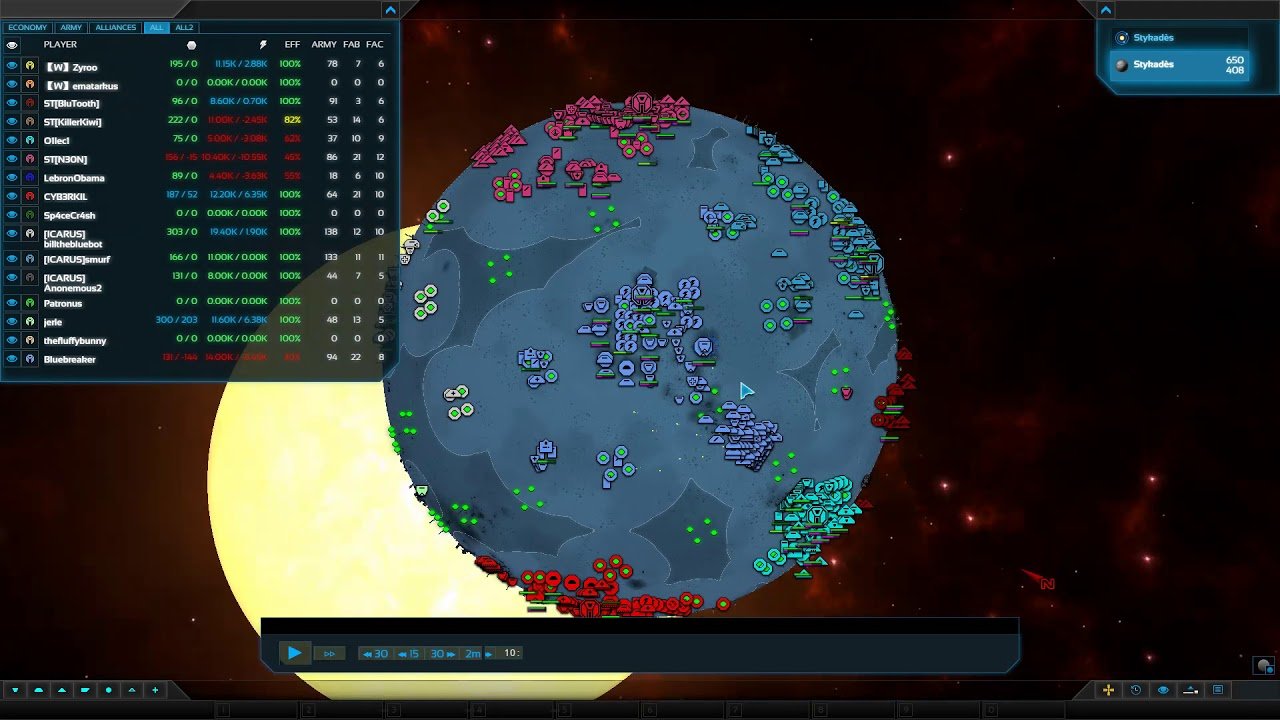1280x720 pixels.
Task: Toggle the eye icon next to CYB3RKIL
Action: point(12,196)
